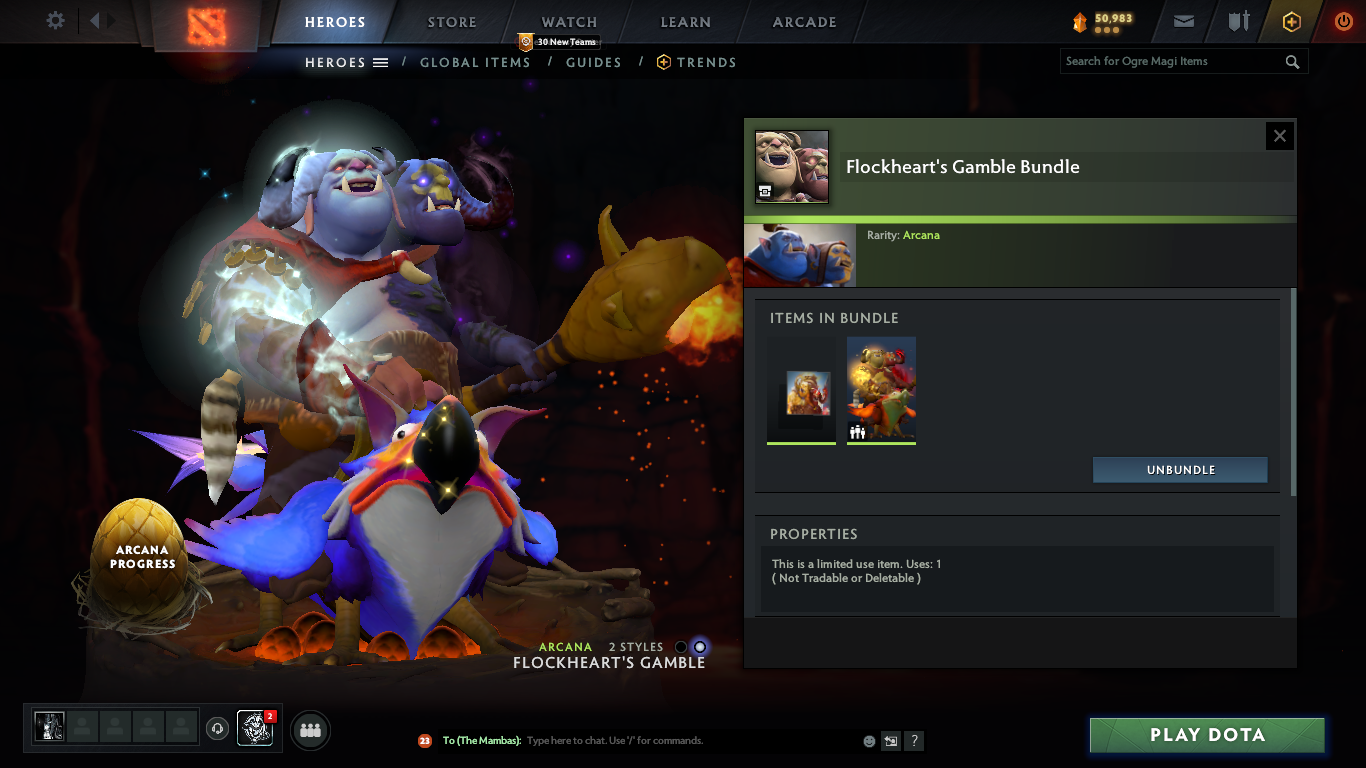1366x768 pixels.
Task: Click the back navigation arrow near the Dota logo
Action: pos(94,19)
